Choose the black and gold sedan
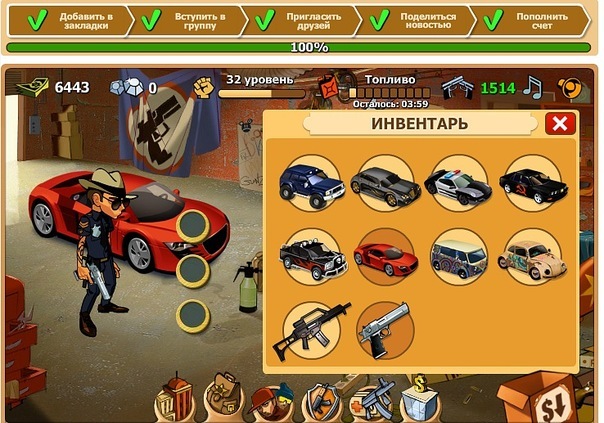This screenshot has height=423, width=604. coord(383,183)
